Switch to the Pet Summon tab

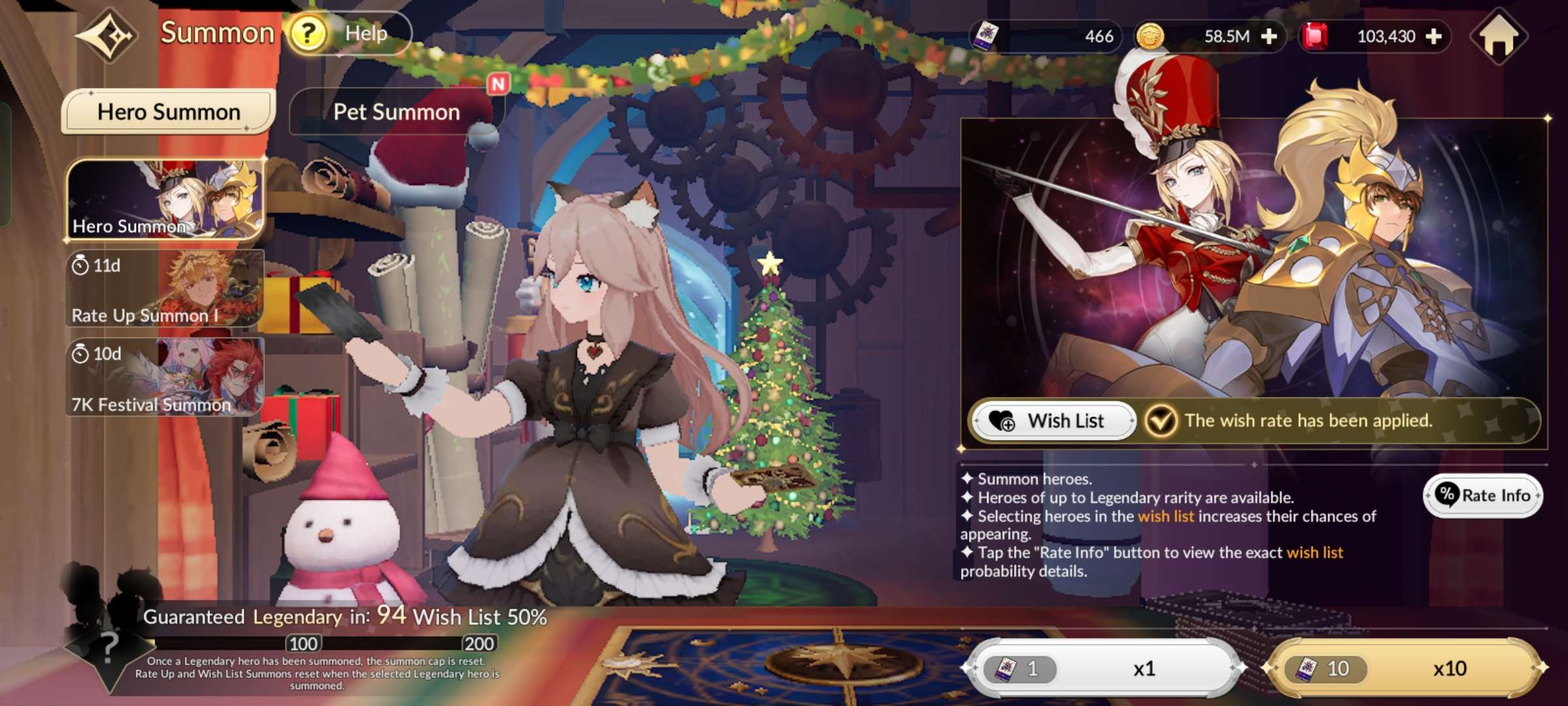pyautogui.click(x=396, y=112)
